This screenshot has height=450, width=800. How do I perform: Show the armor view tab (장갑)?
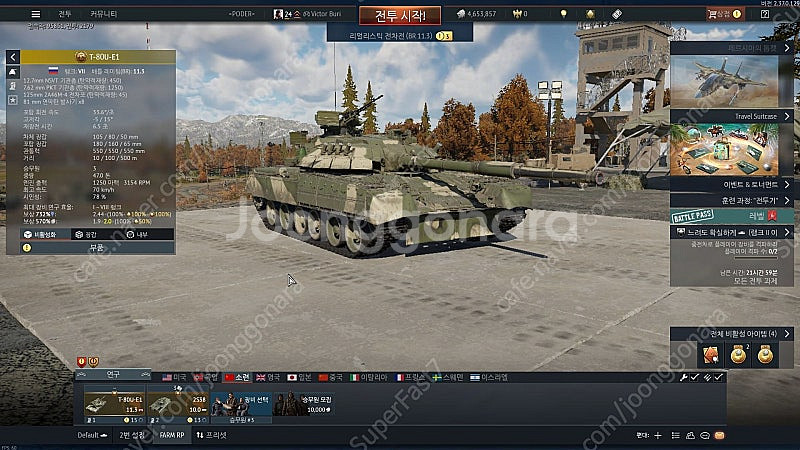click(82, 233)
